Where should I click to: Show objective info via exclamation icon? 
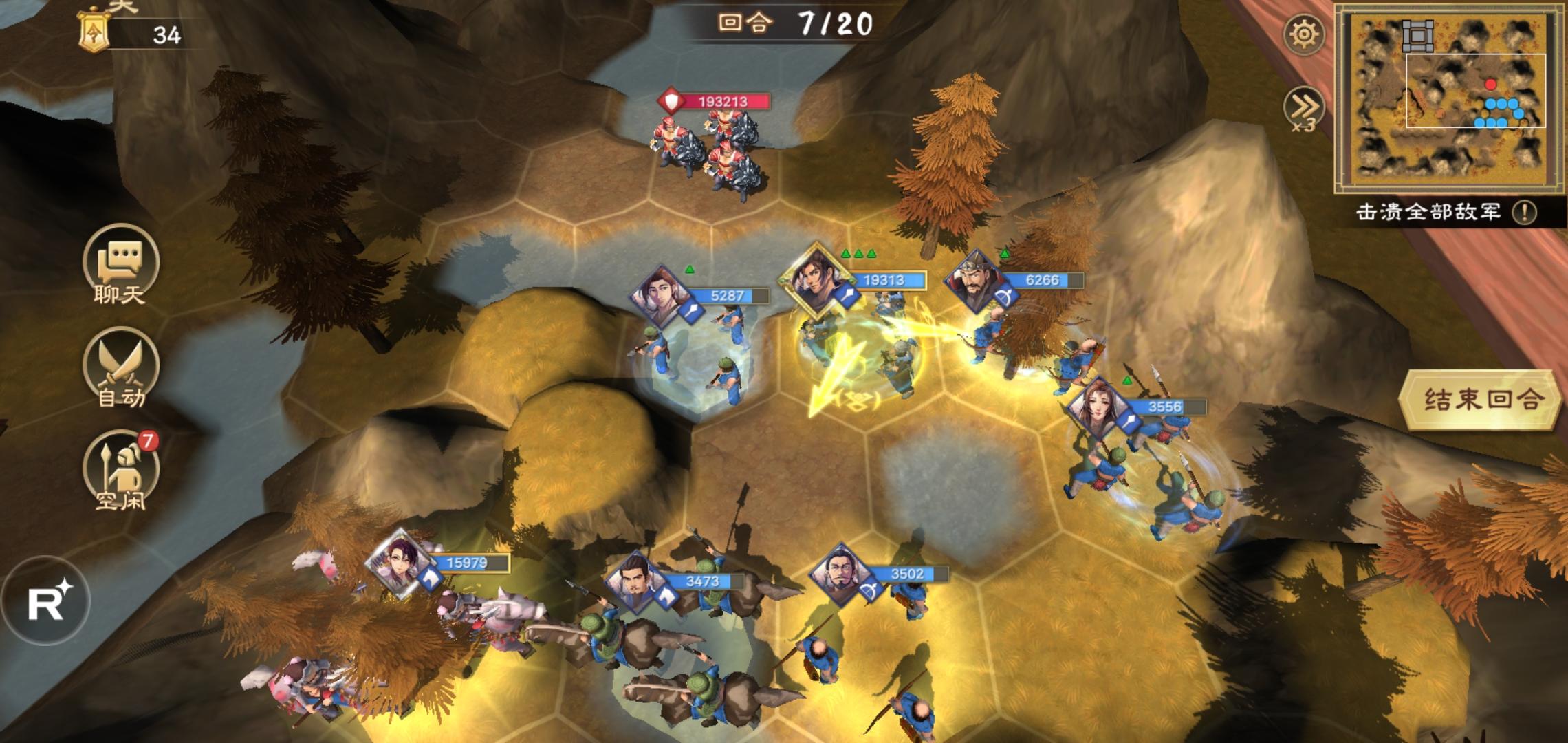pos(1524,213)
